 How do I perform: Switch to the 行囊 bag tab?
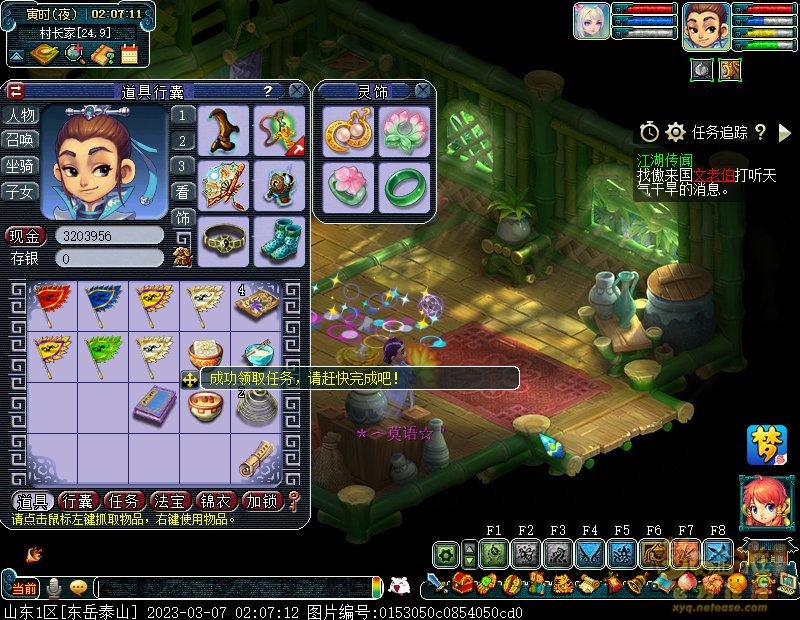coord(77,501)
